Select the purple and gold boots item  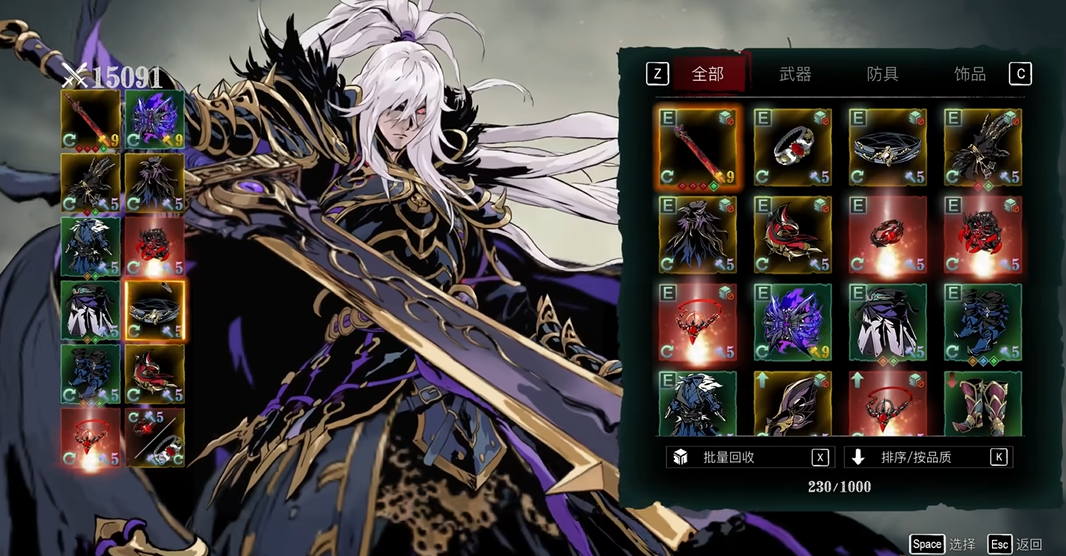pos(982,403)
